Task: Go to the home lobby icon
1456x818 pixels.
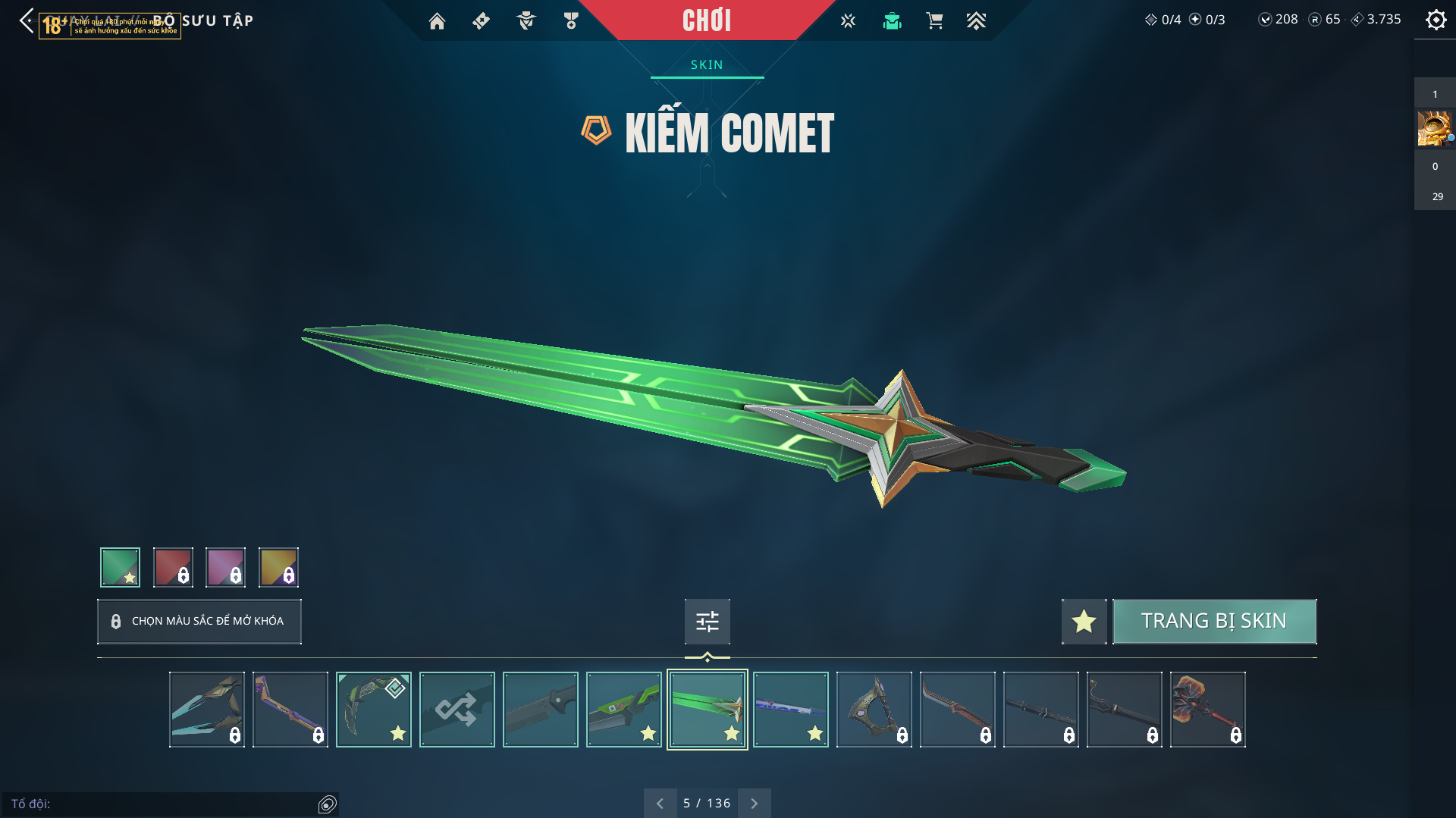Action: (x=437, y=21)
